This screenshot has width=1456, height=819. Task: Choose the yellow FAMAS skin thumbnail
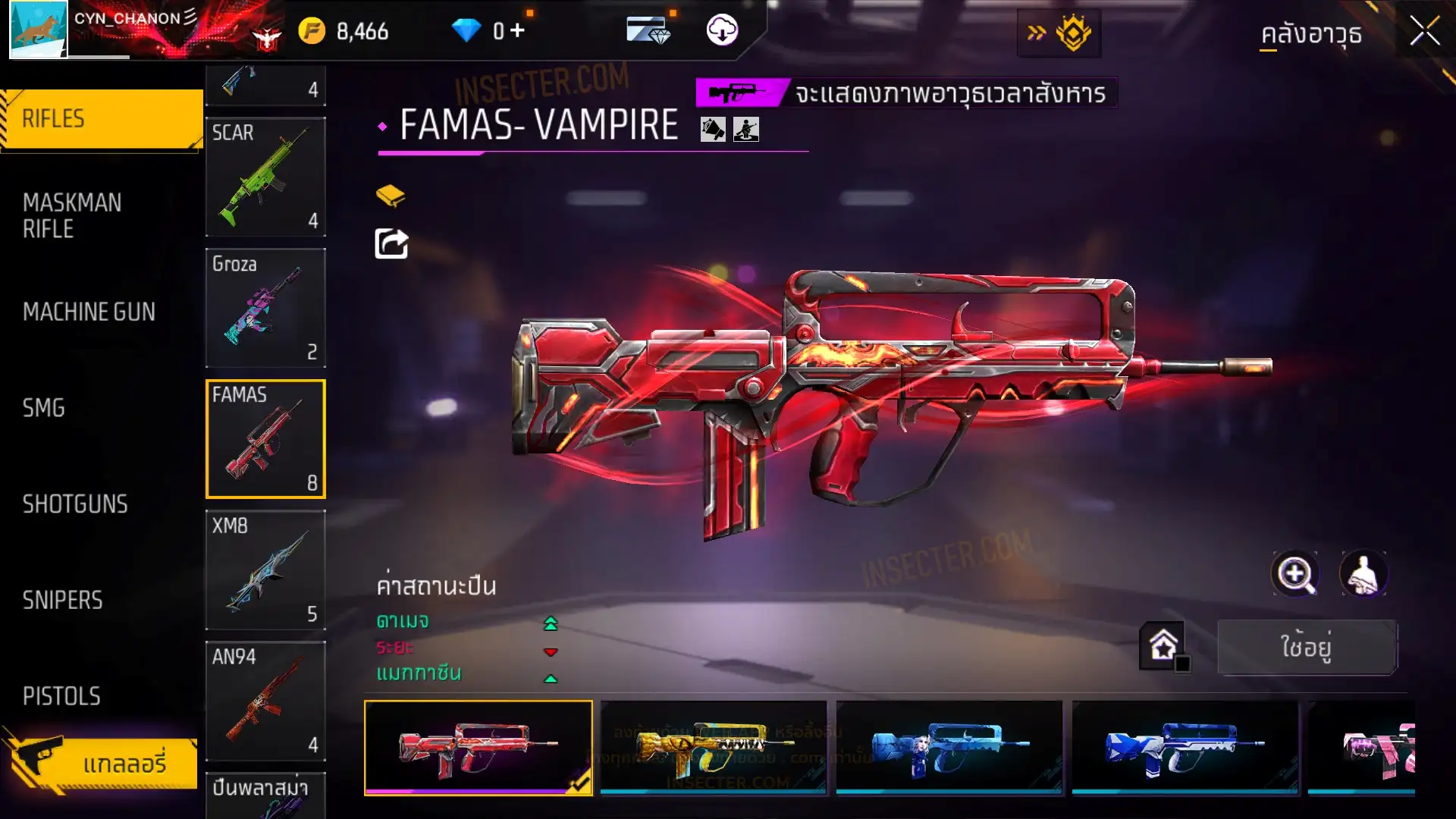pyautogui.click(x=713, y=747)
